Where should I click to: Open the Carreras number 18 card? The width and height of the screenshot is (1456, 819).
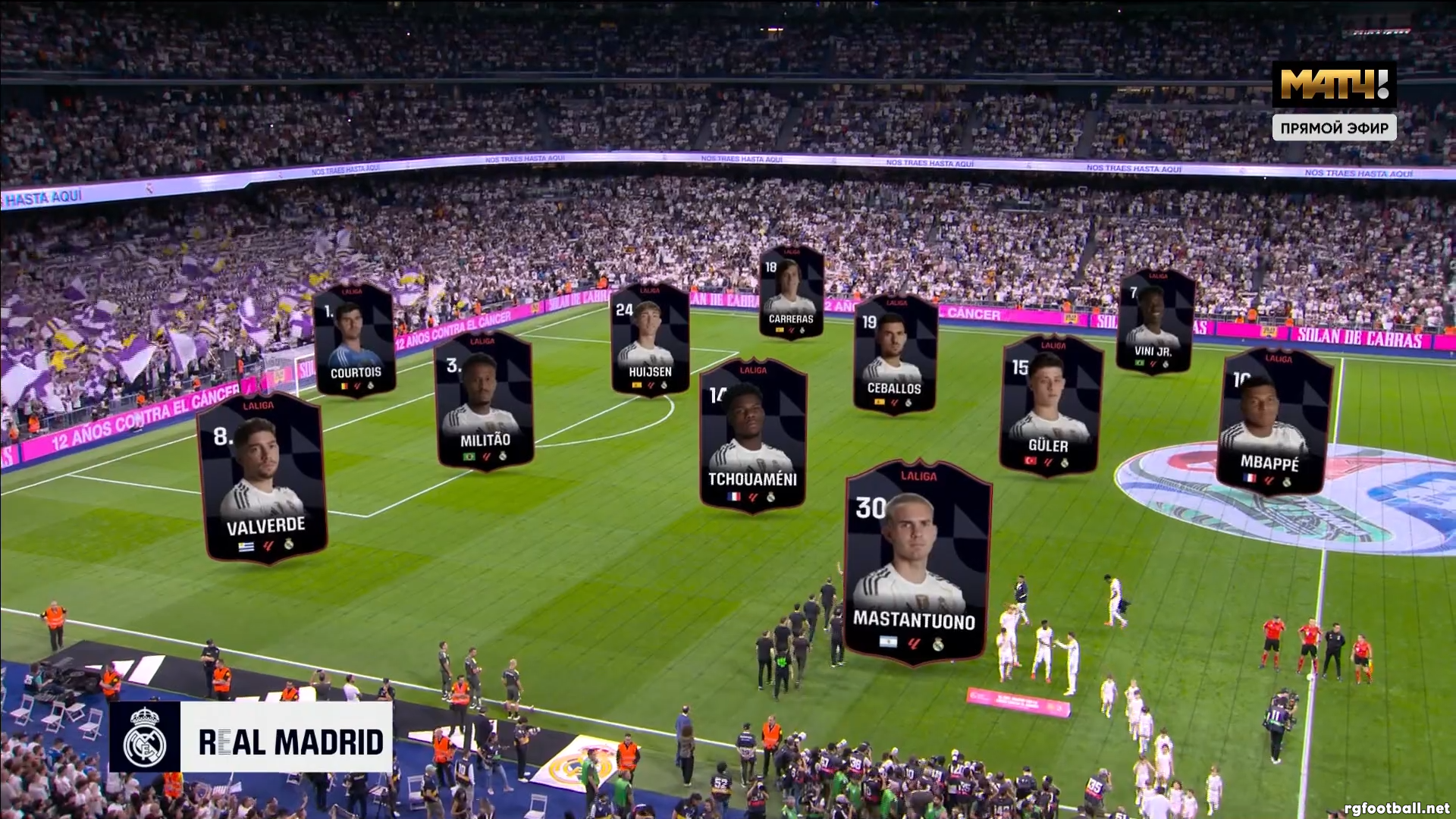(x=791, y=292)
